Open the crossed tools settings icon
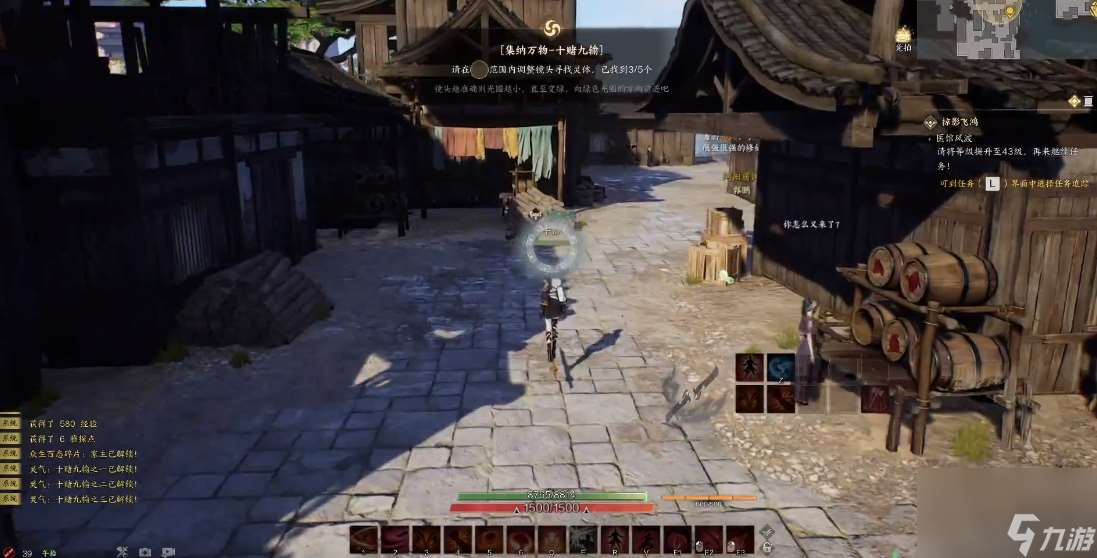This screenshot has width=1097, height=558. [x=122, y=551]
